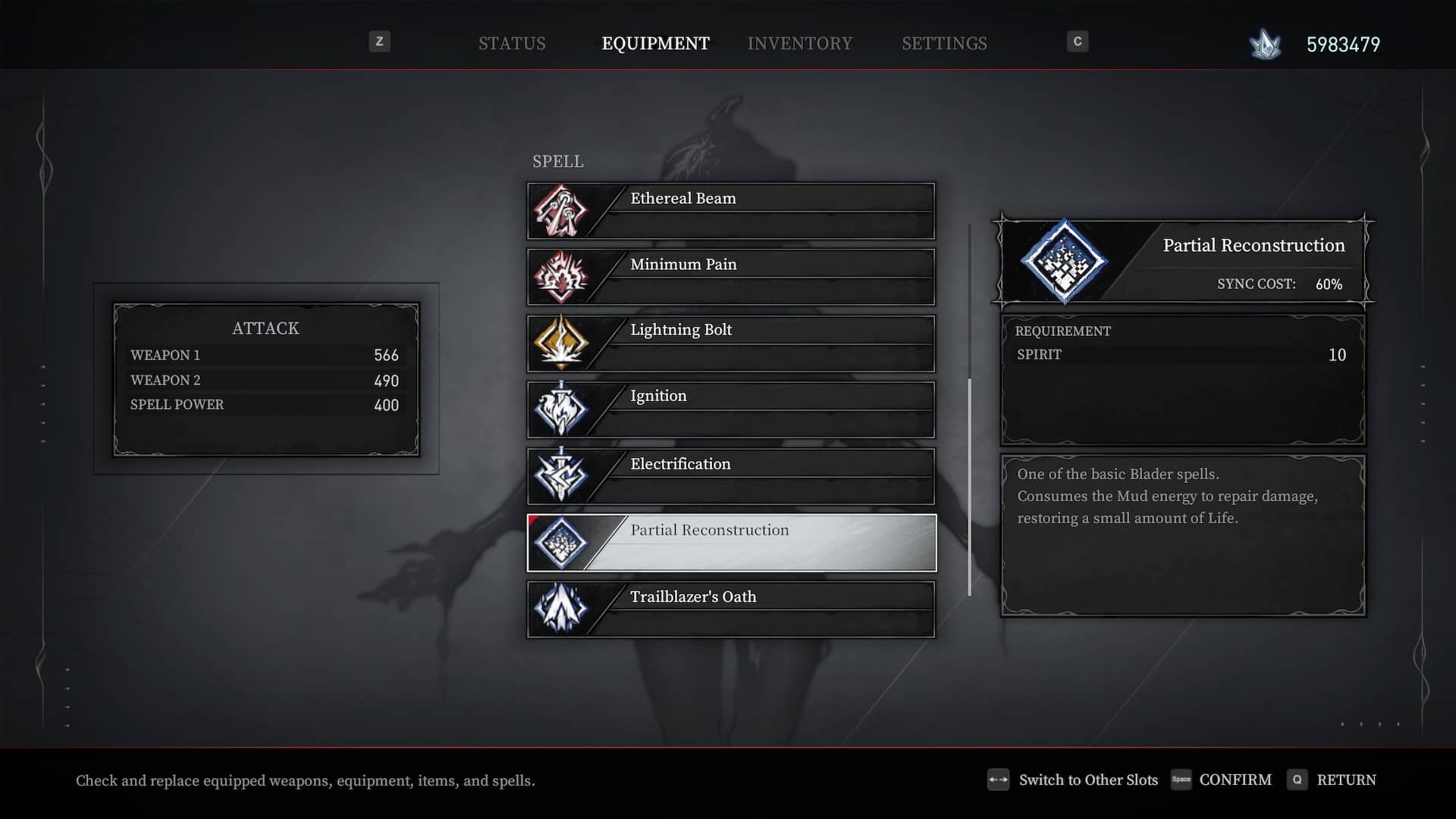Select the Ethereal Beam spell
The width and height of the screenshot is (1456, 819).
(x=731, y=211)
